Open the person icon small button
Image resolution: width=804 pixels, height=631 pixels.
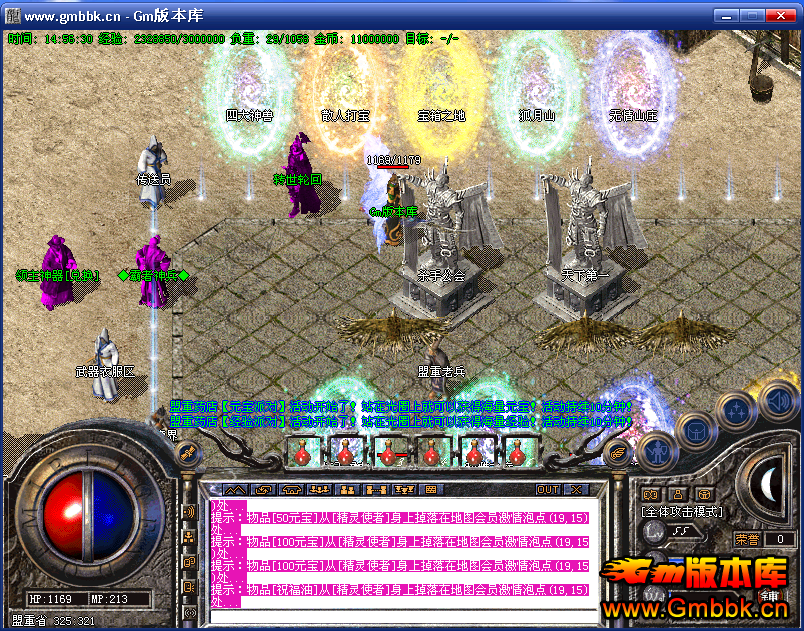click(x=677, y=493)
